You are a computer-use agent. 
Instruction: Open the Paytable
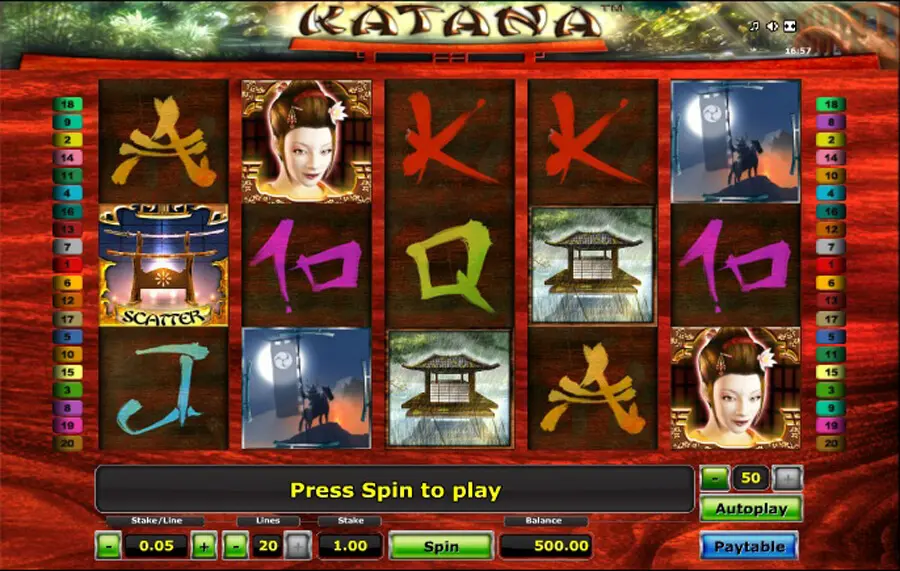(749, 546)
